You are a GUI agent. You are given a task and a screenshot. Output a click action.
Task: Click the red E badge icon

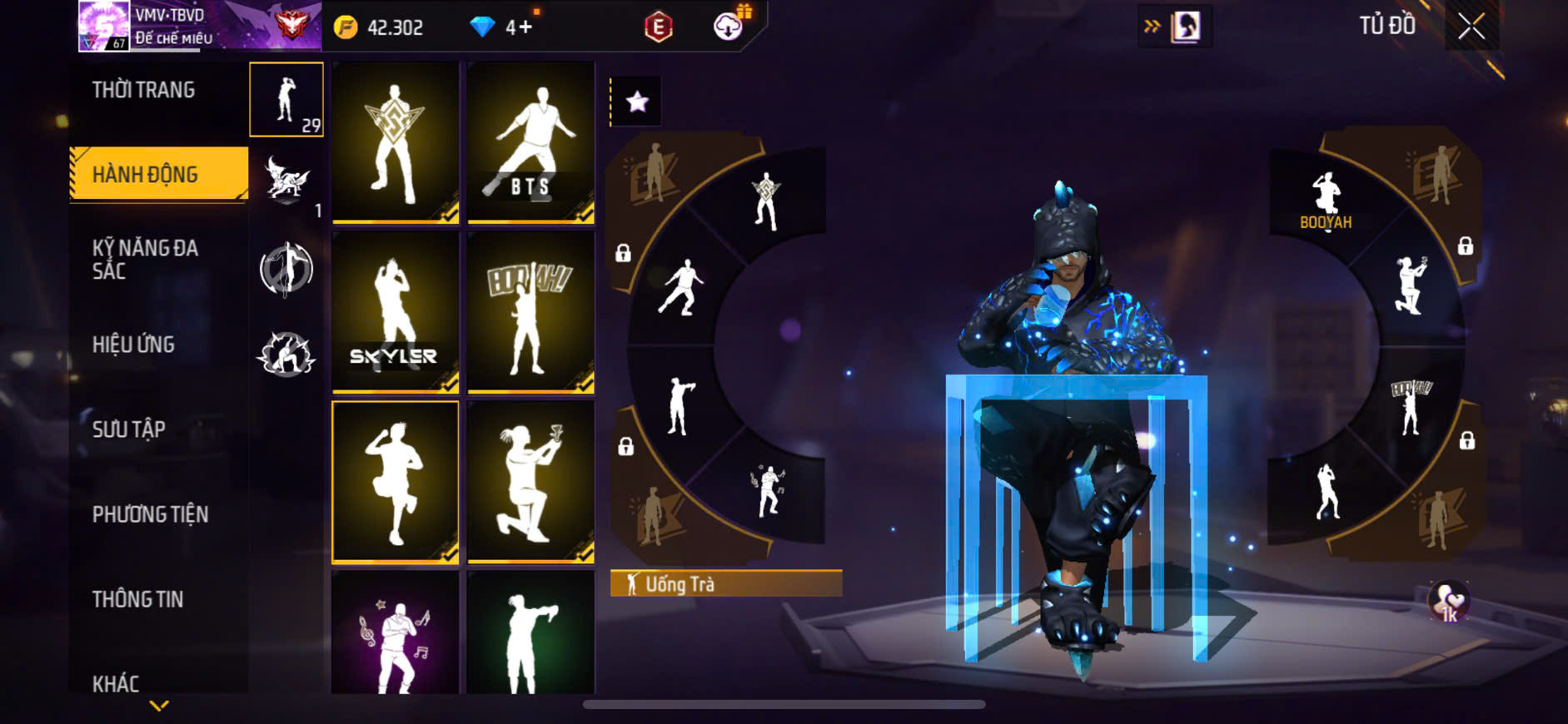tap(658, 27)
